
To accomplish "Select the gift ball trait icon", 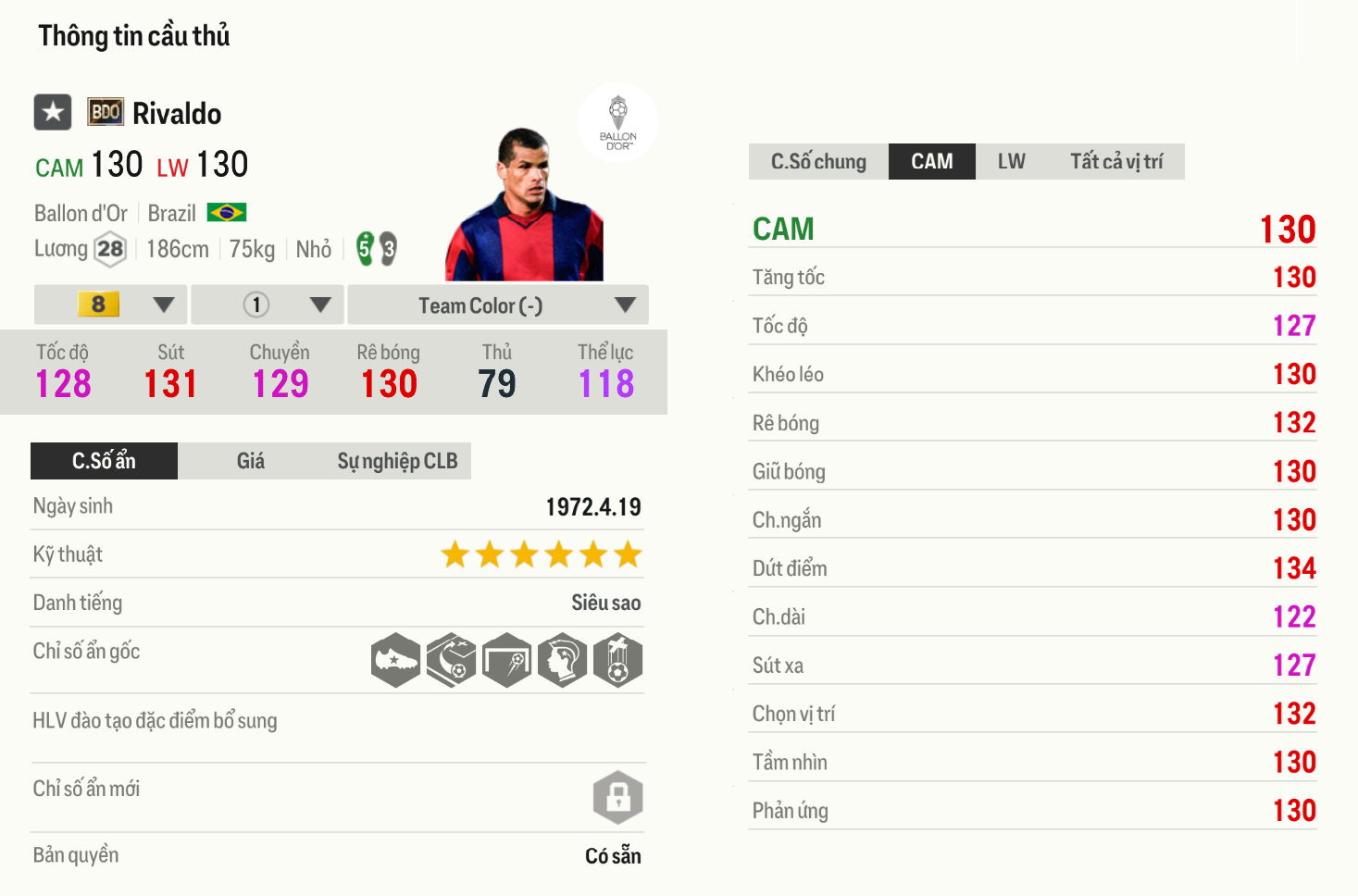I will tap(618, 659).
